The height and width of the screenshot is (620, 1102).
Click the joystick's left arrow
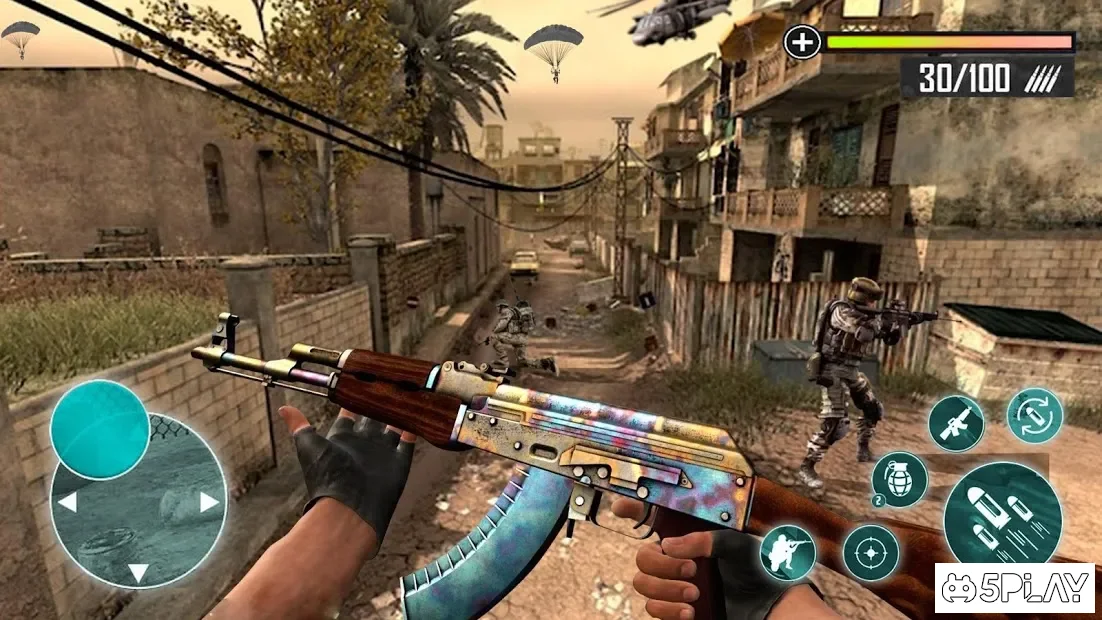[67, 502]
